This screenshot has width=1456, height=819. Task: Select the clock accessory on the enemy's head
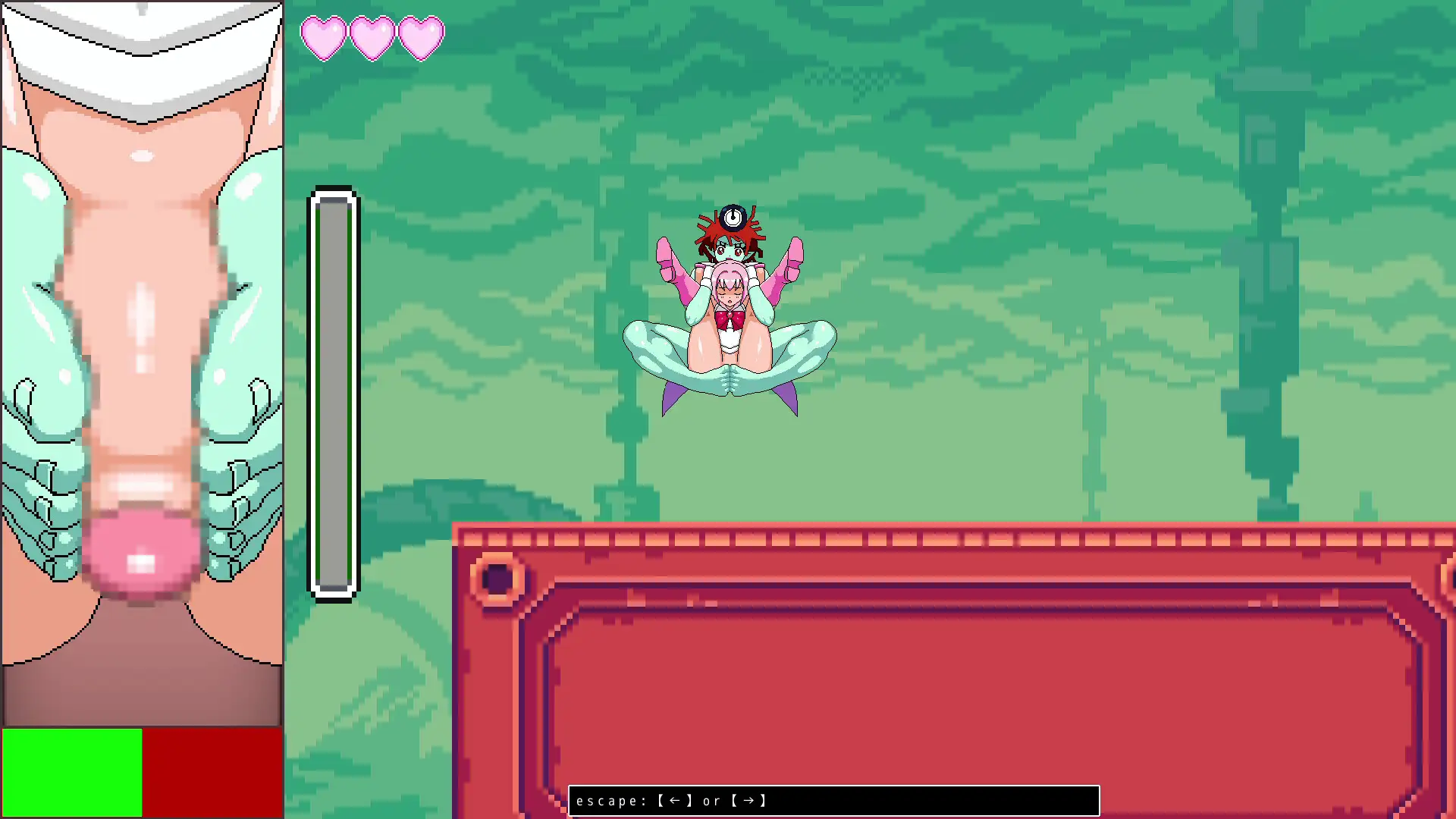734,216
